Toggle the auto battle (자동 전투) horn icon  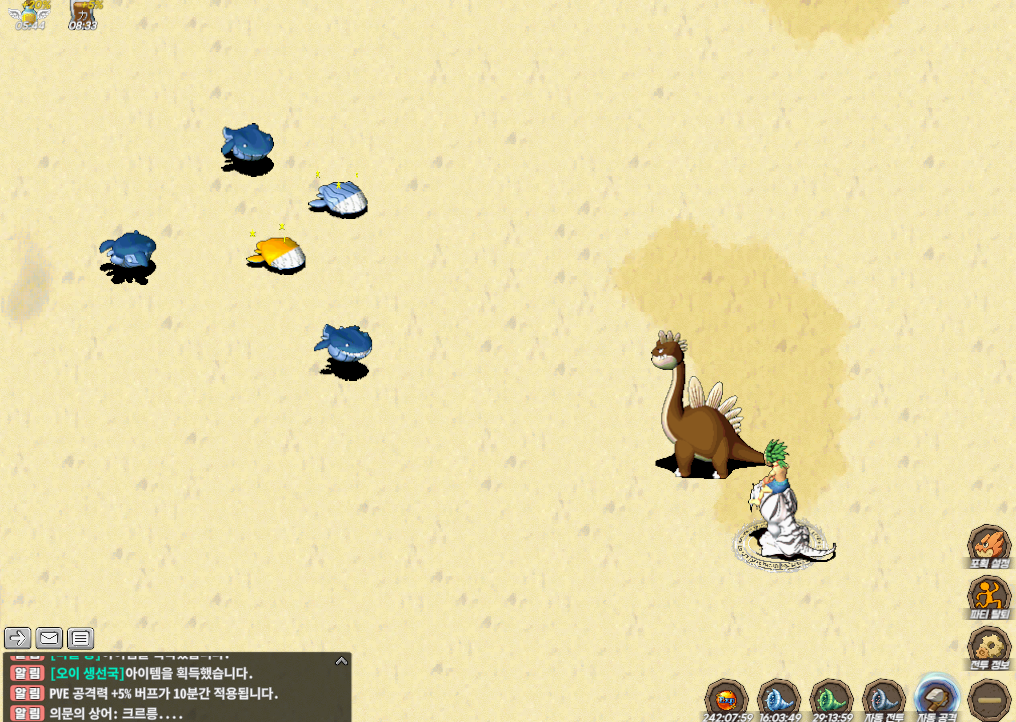(x=884, y=698)
